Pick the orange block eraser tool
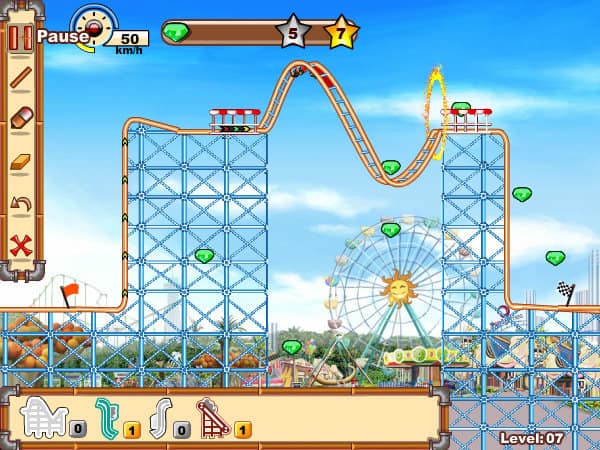600x450 pixels. click(x=20, y=163)
